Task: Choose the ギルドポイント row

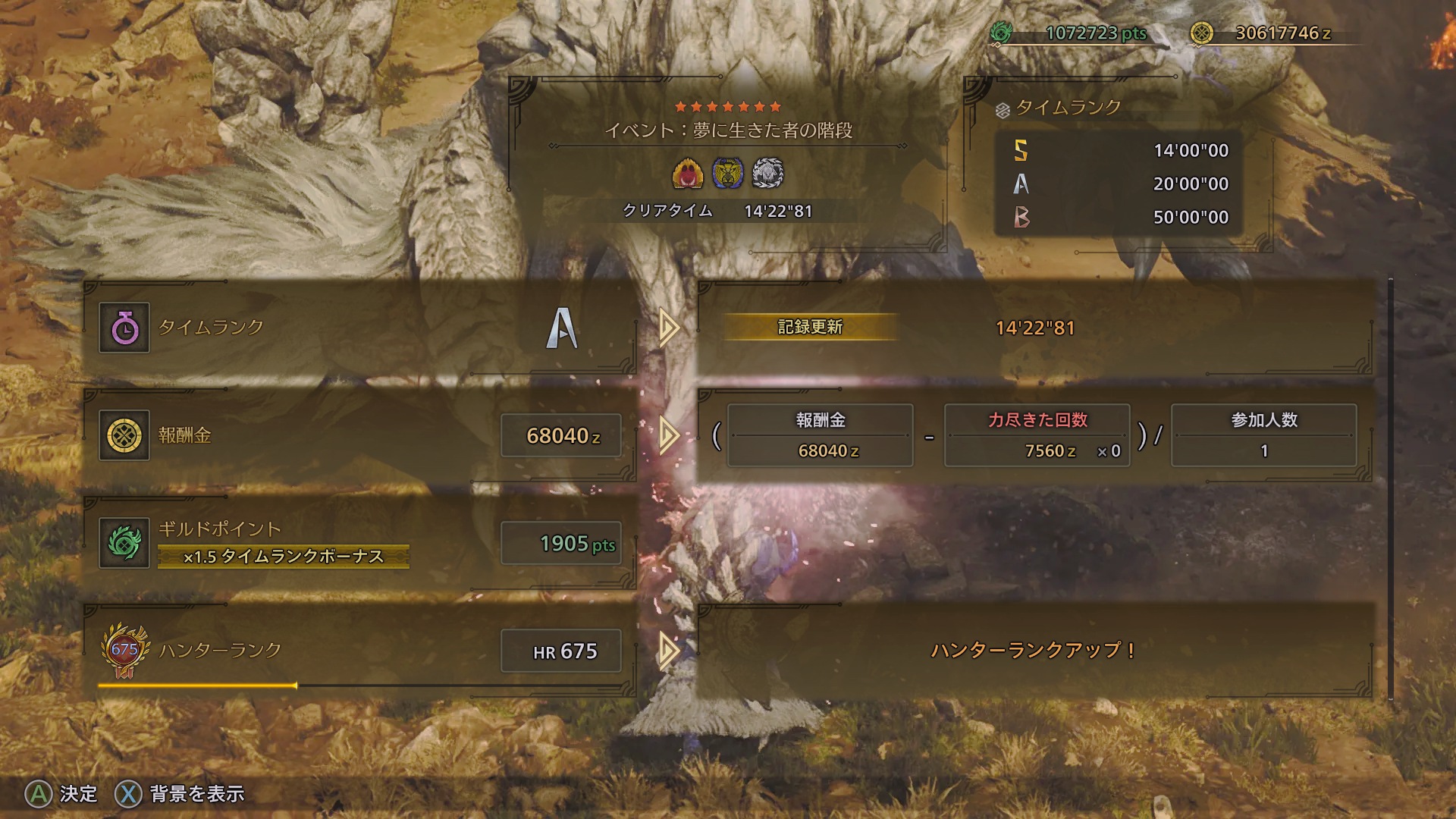Action: (359, 543)
